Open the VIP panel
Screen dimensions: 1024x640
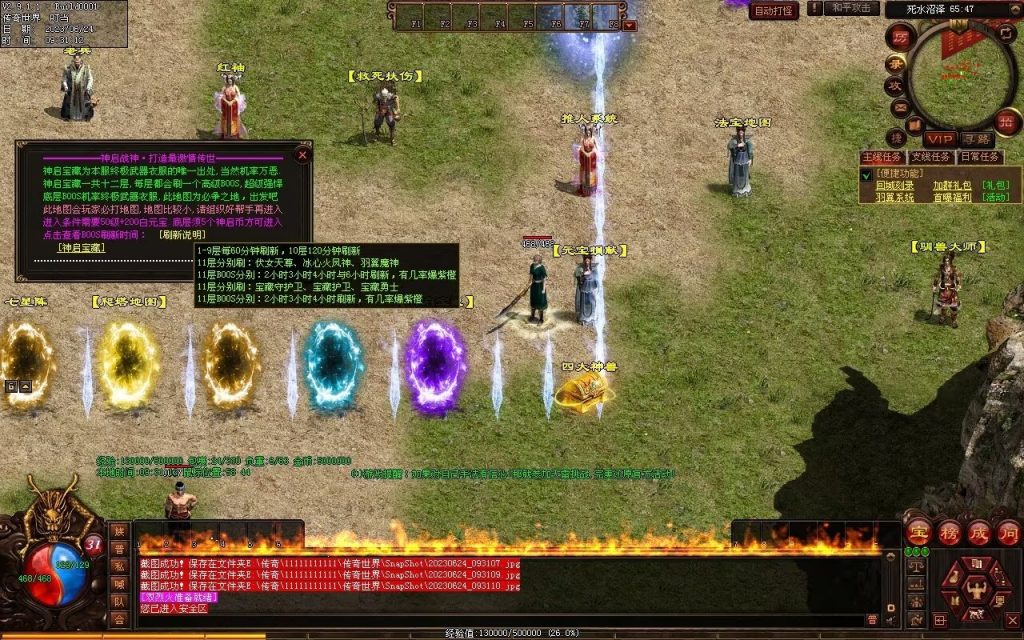(938, 138)
